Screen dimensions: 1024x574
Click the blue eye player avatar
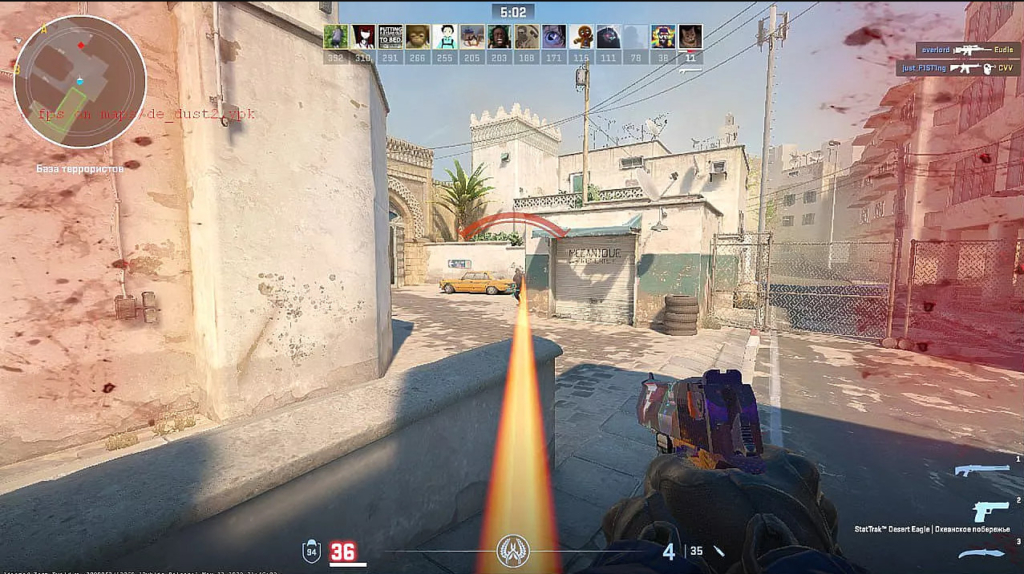[554, 37]
